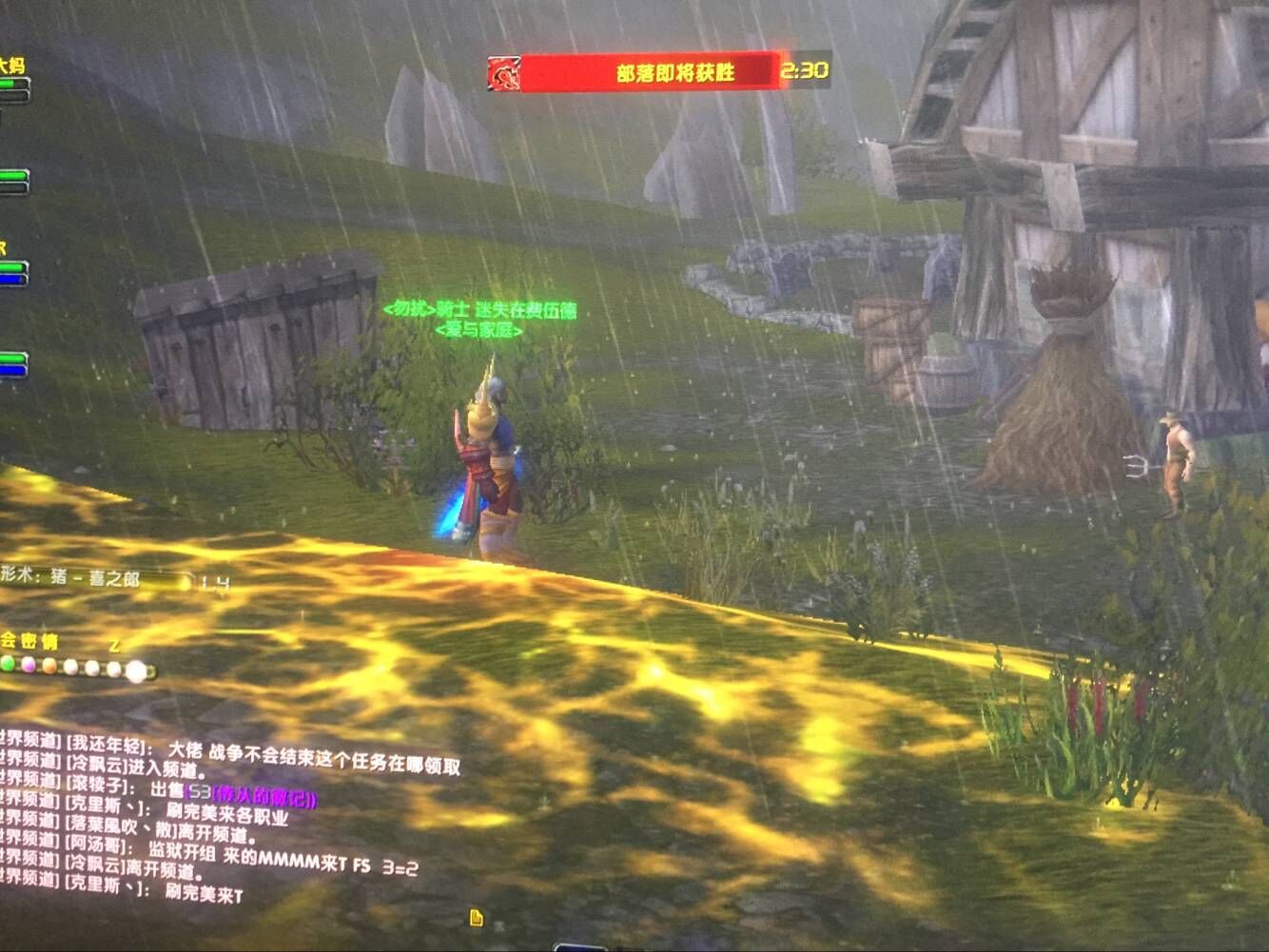Click the green orb in the orb row

click(x=9, y=664)
